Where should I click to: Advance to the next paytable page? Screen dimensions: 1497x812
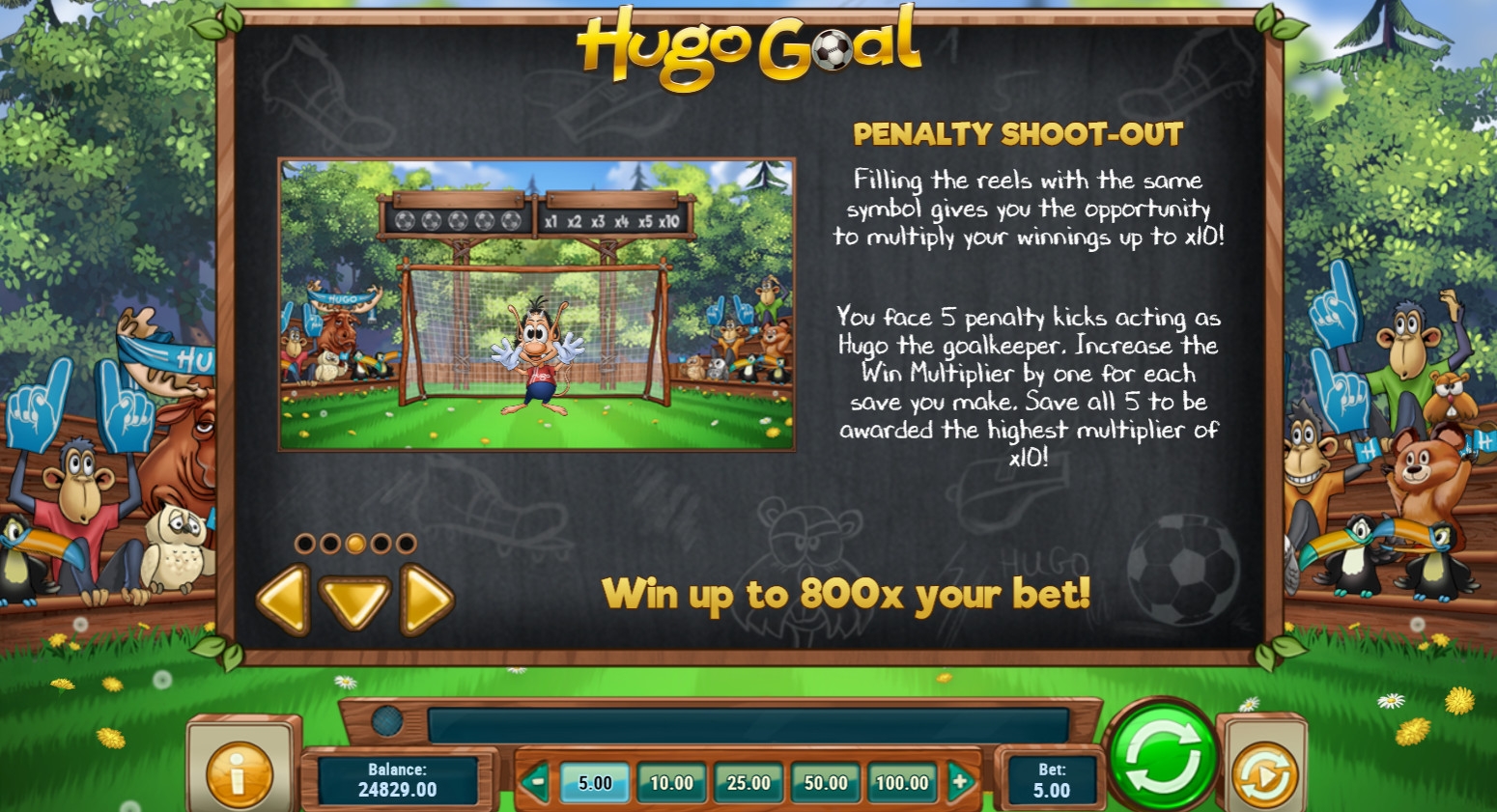coord(425,600)
